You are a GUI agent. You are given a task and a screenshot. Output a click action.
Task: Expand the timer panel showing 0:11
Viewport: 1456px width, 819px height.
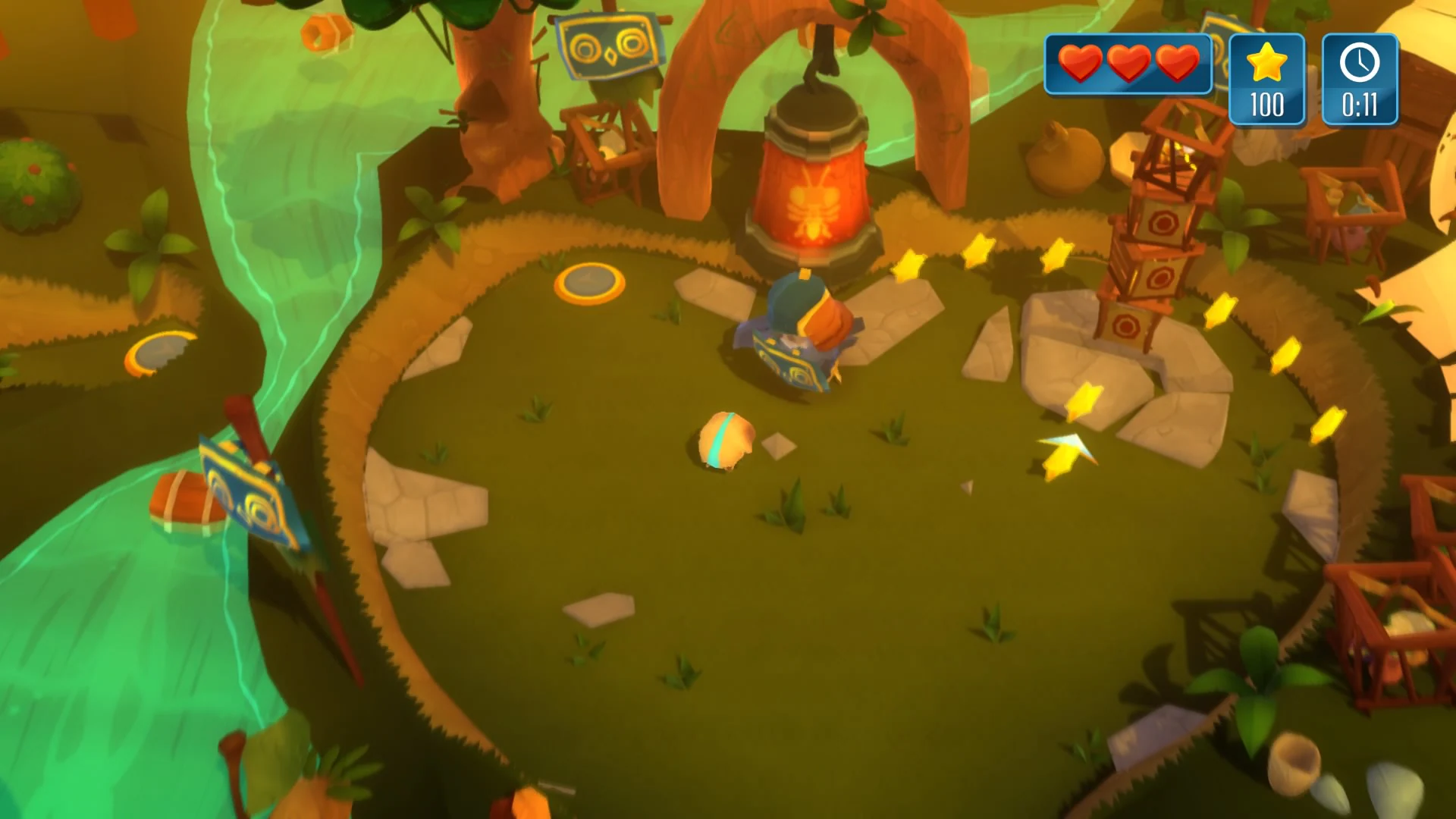pyautogui.click(x=1360, y=80)
